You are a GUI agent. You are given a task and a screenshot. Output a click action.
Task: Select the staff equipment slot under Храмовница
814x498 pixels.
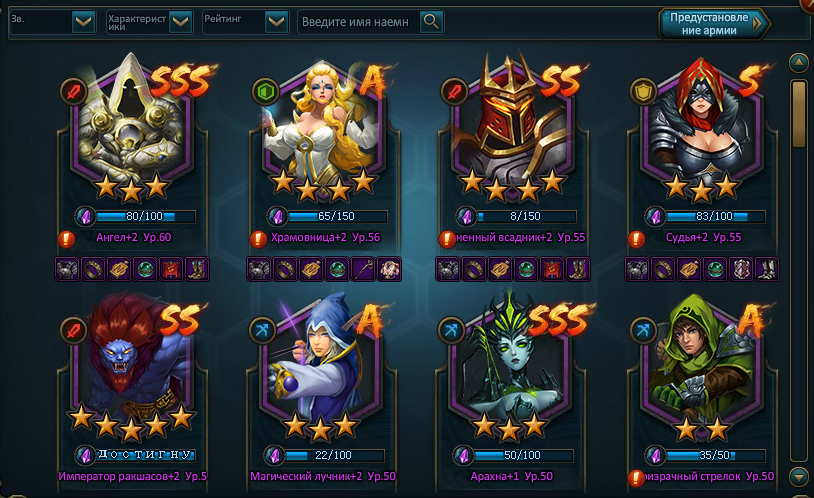point(365,268)
